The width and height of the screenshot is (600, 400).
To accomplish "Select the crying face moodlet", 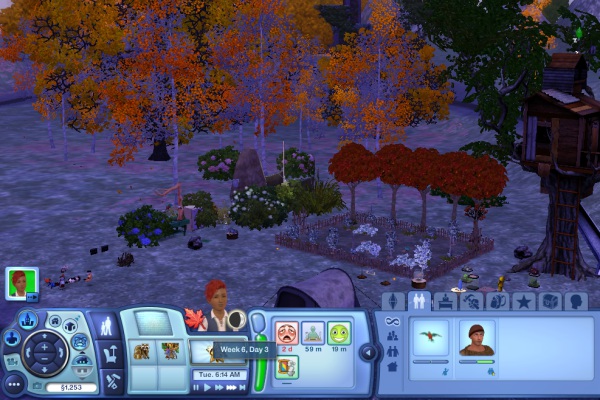I will pyautogui.click(x=286, y=332).
